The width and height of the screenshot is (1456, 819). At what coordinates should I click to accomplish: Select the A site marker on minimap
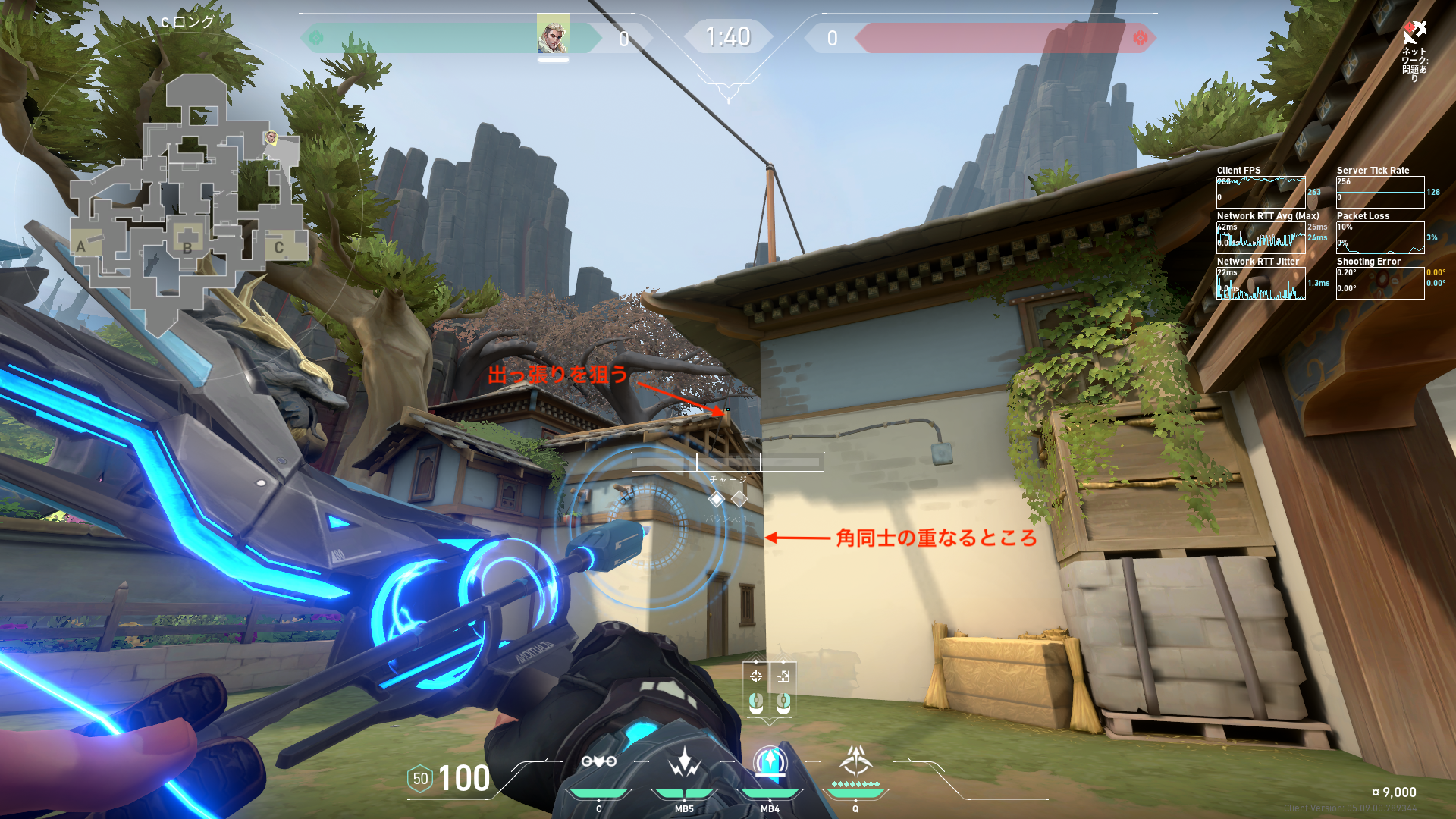pos(81,246)
